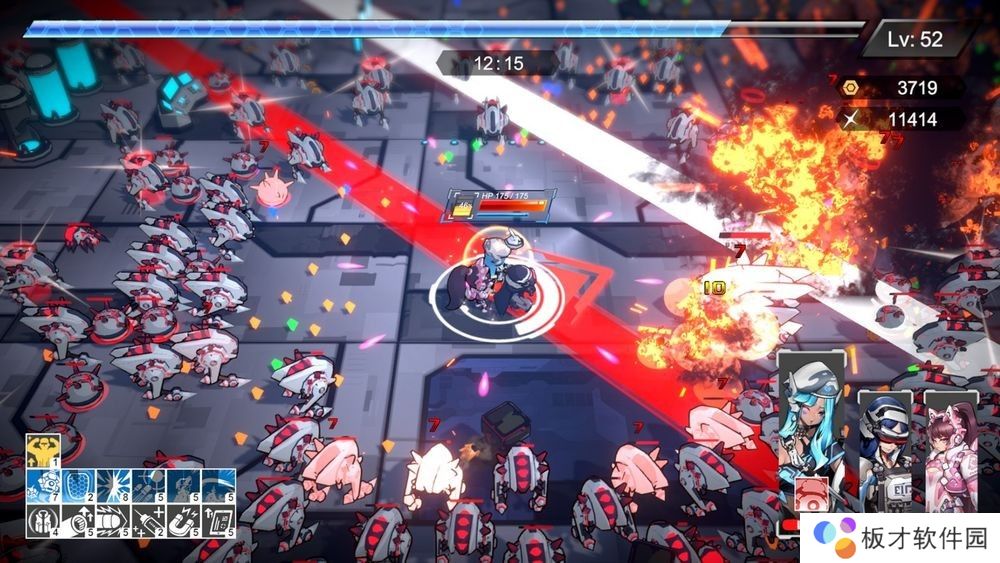Choose the armor vest passive icon
This screenshot has height=563, width=1000.
pyautogui.click(x=42, y=519)
